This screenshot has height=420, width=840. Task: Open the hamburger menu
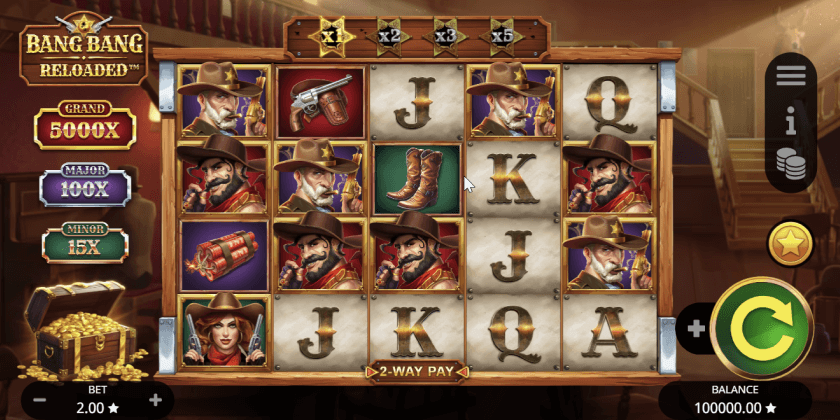[790, 76]
